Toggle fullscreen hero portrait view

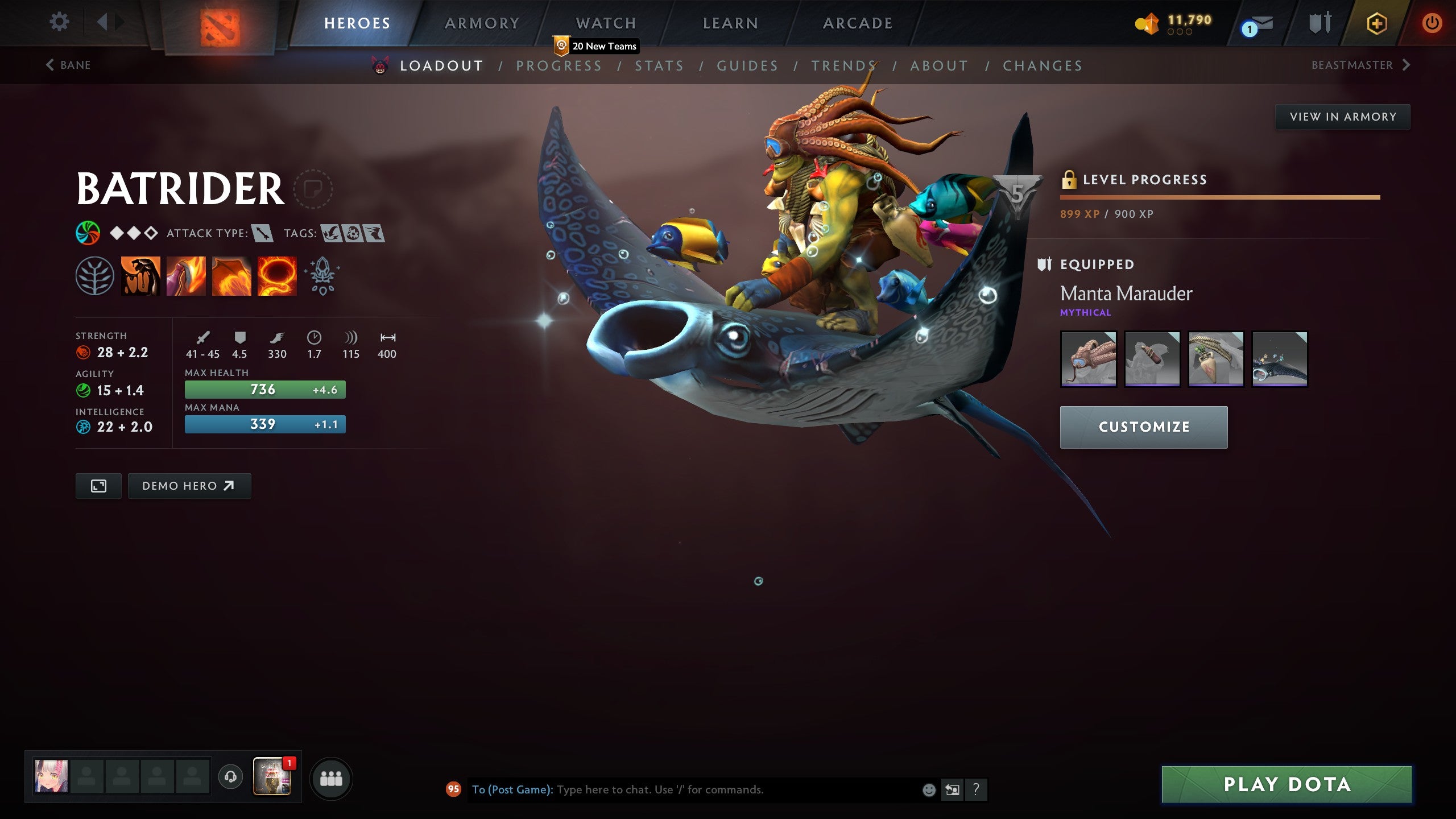pos(98,486)
